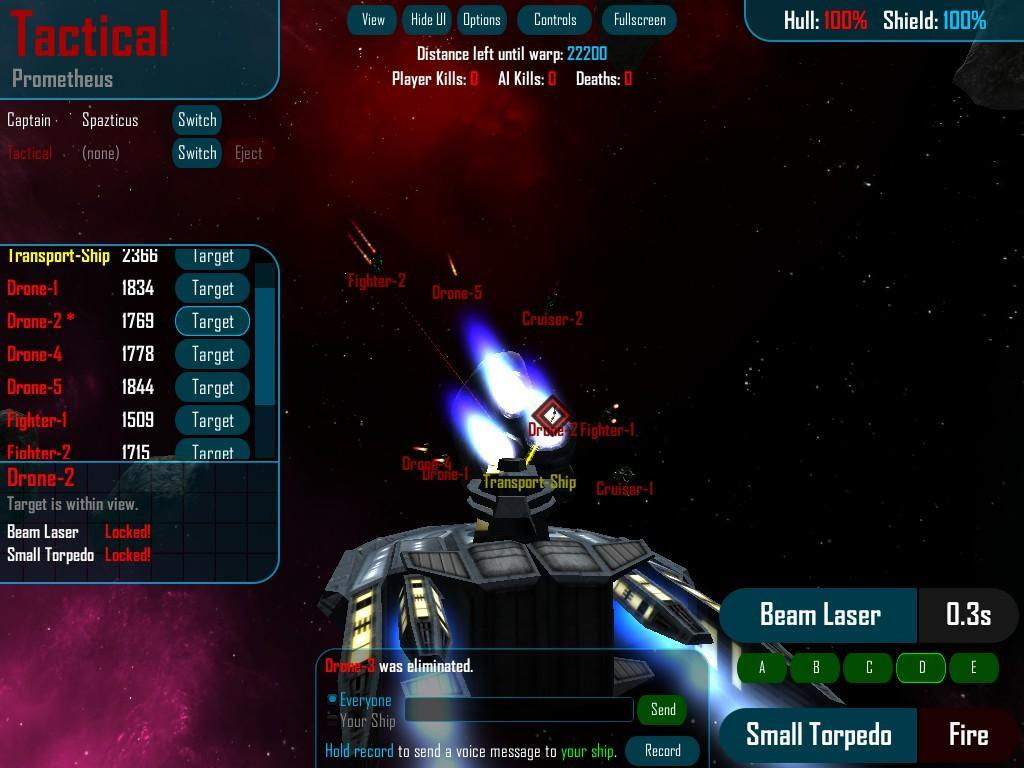The width and height of the screenshot is (1024, 768).
Task: Hide the interface with Hide UI
Action: (428, 20)
